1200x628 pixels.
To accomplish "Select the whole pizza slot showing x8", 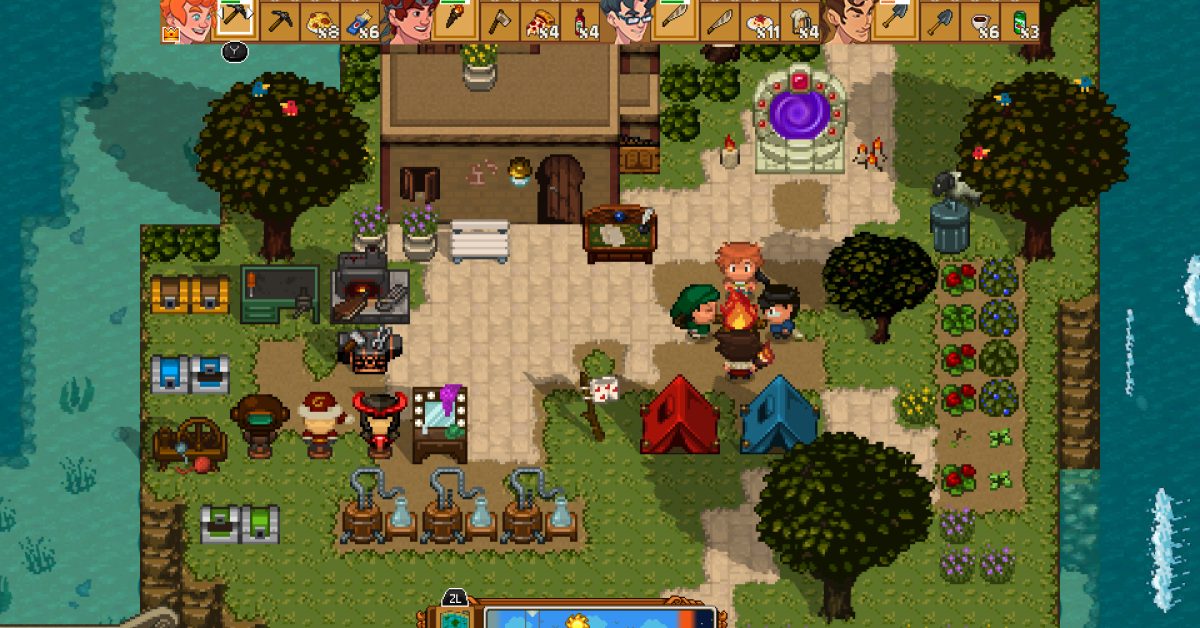I will pyautogui.click(x=322, y=21).
